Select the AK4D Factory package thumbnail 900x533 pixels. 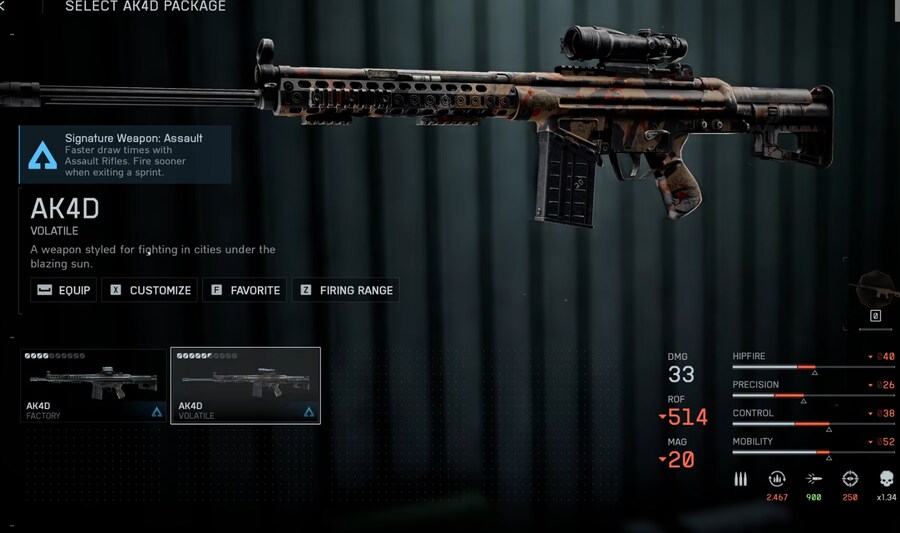(93, 385)
